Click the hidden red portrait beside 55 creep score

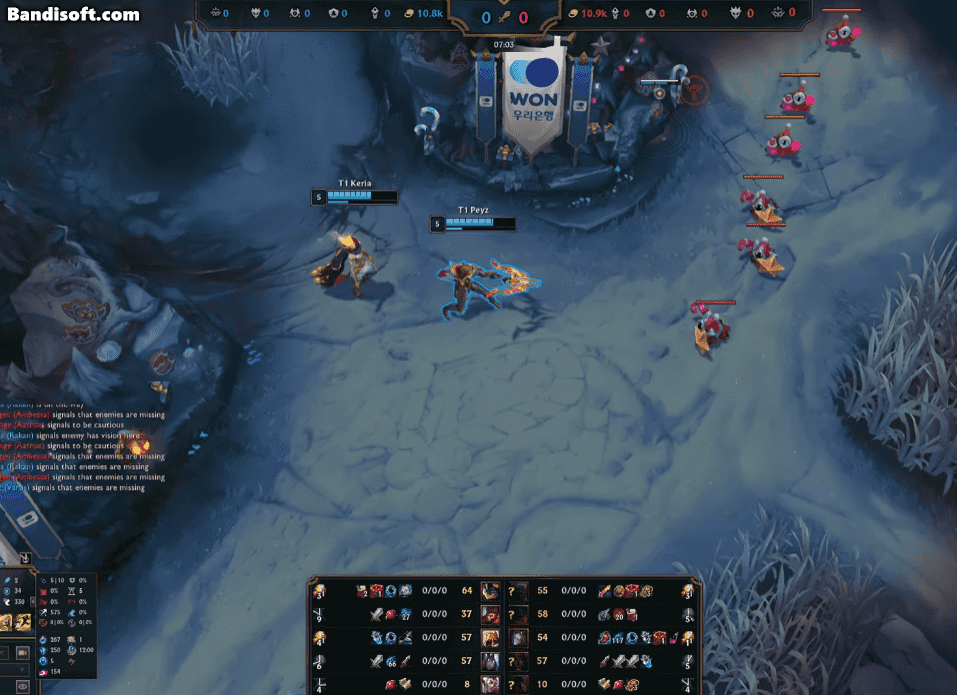tap(518, 591)
